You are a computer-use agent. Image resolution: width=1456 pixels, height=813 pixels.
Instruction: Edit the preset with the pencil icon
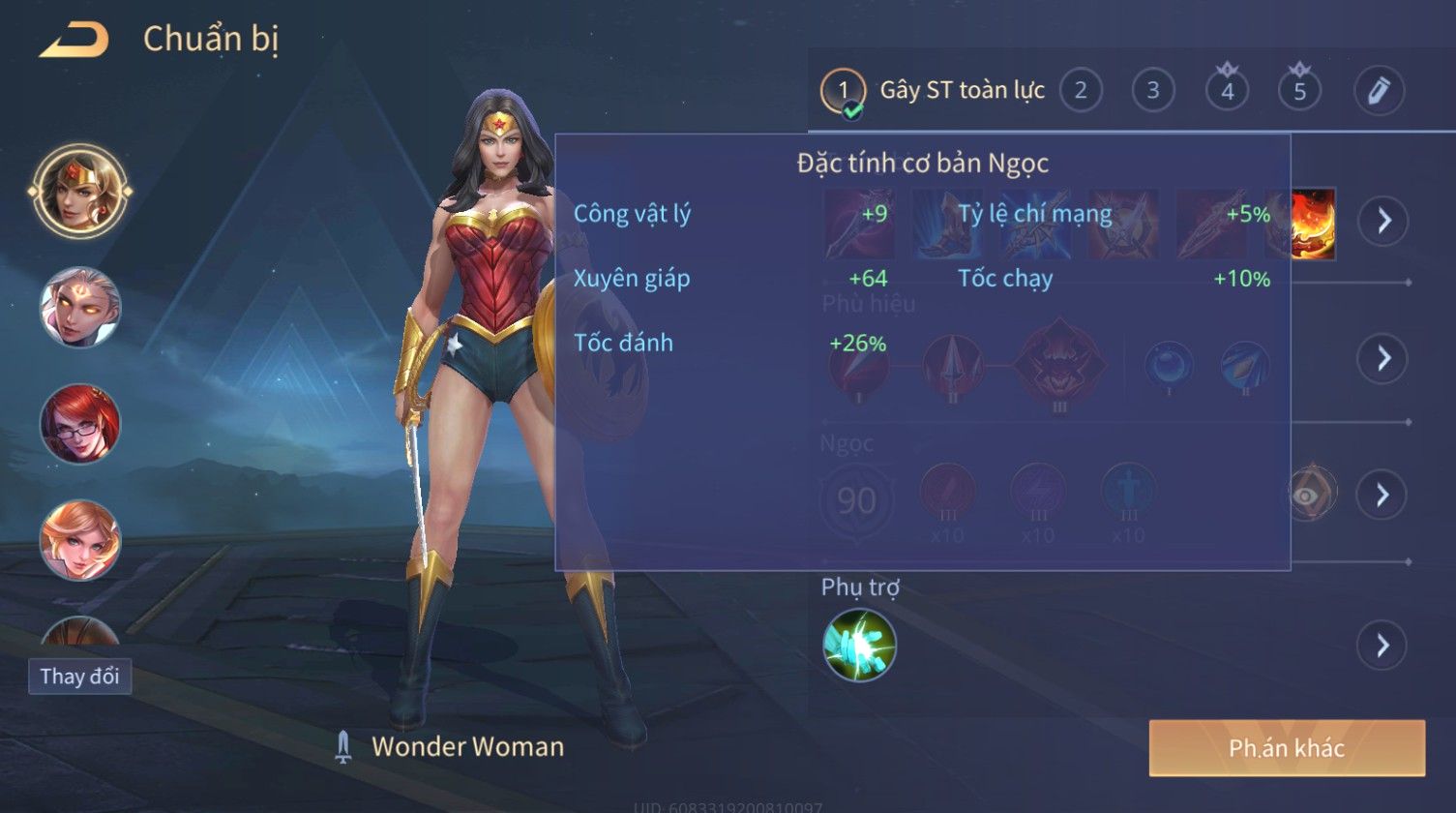tap(1379, 91)
